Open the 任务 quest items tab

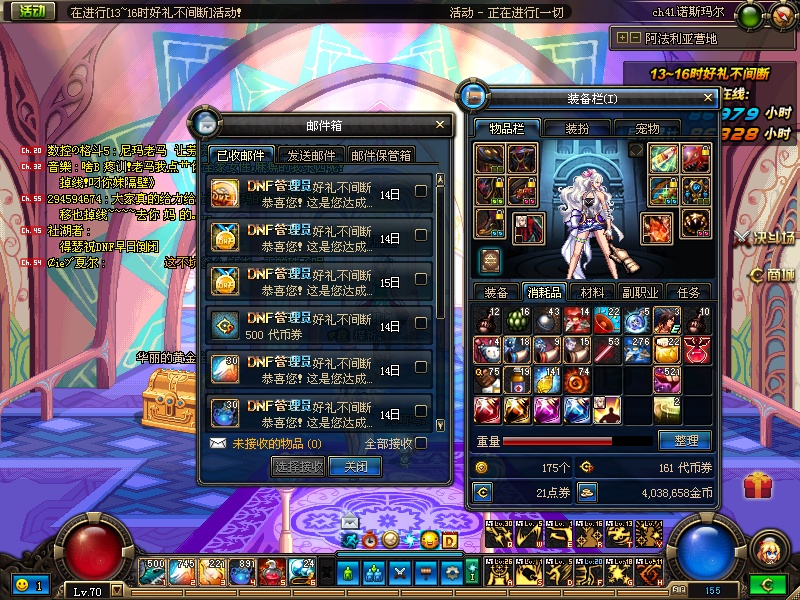pyautogui.click(x=688, y=293)
